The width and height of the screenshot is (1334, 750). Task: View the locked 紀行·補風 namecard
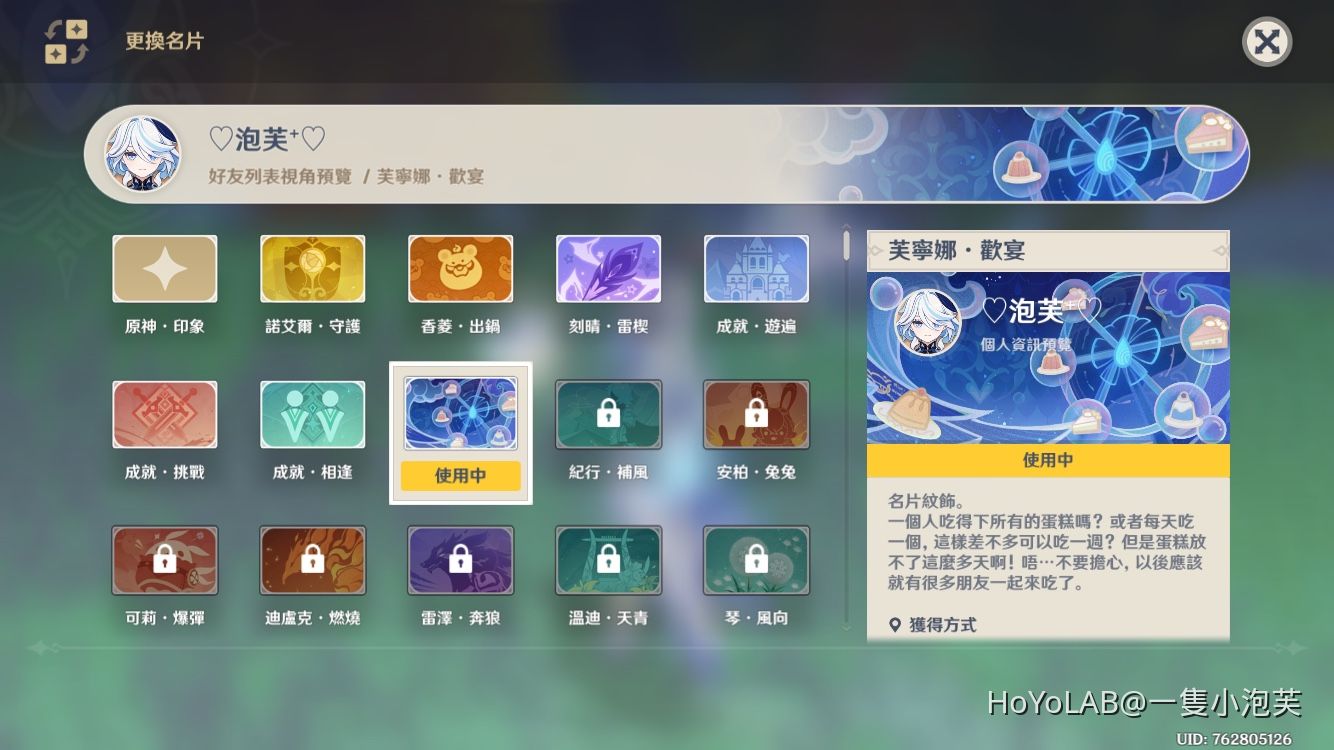tap(608, 413)
